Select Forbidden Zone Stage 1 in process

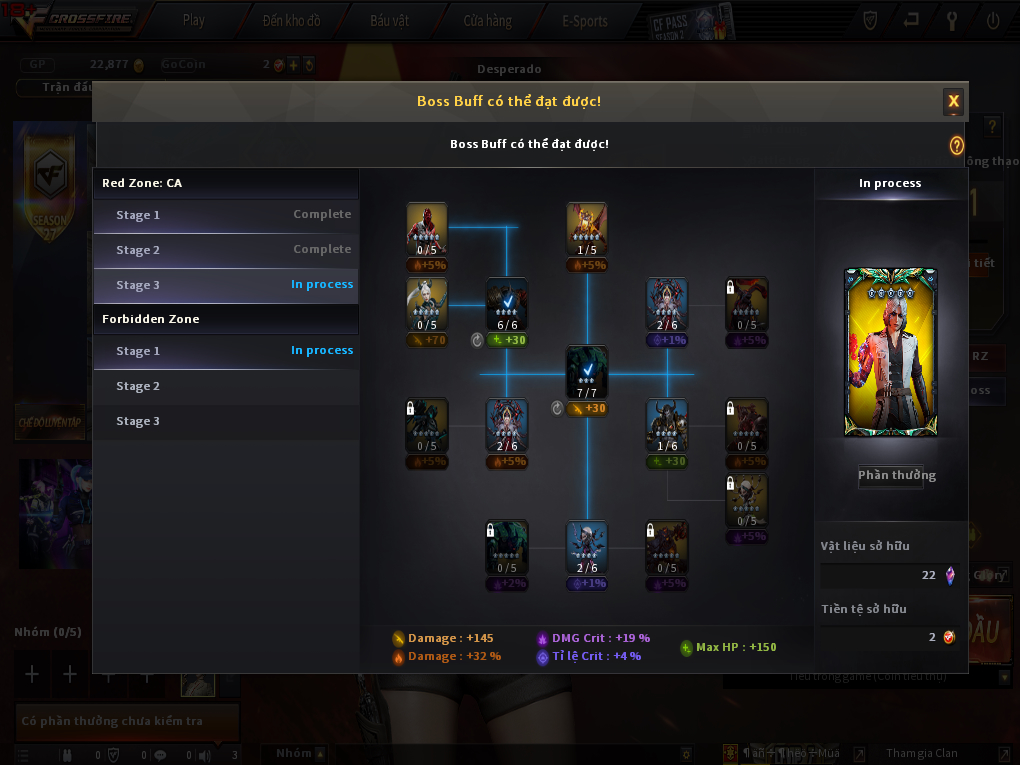pos(226,351)
